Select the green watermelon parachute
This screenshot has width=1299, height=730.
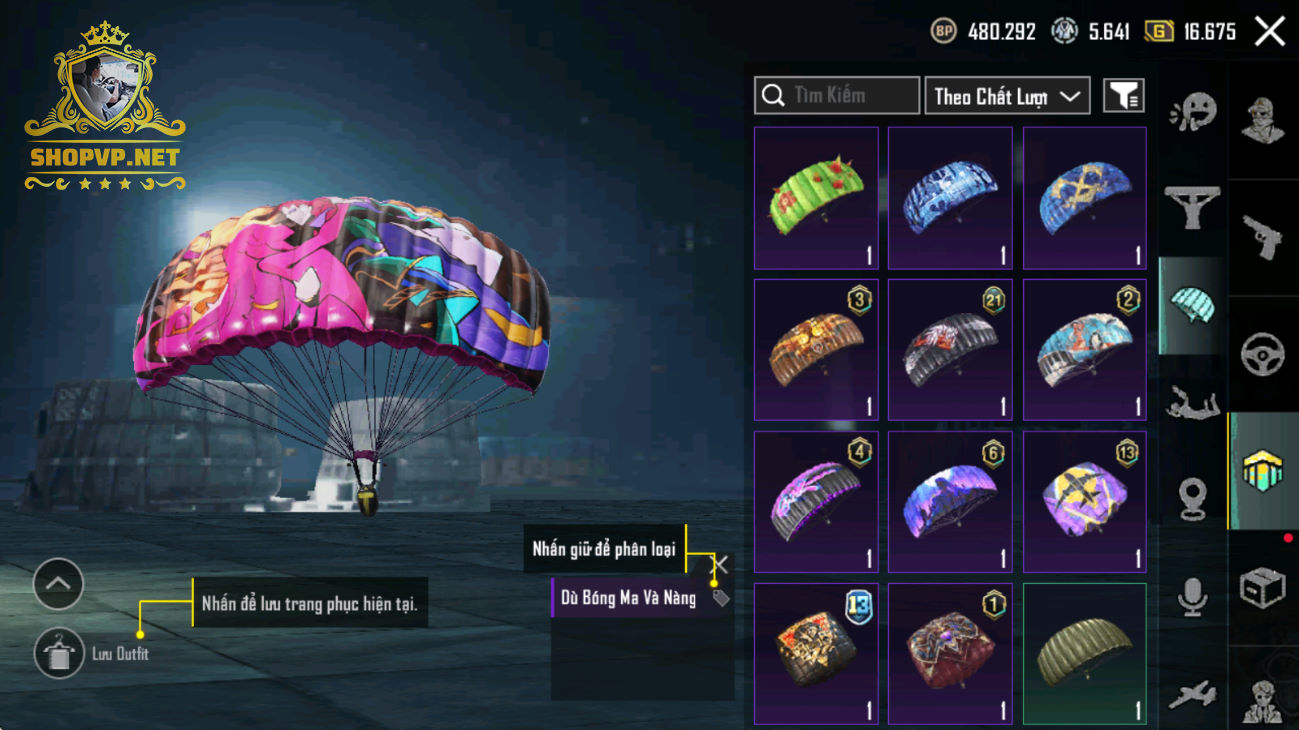tap(816, 198)
